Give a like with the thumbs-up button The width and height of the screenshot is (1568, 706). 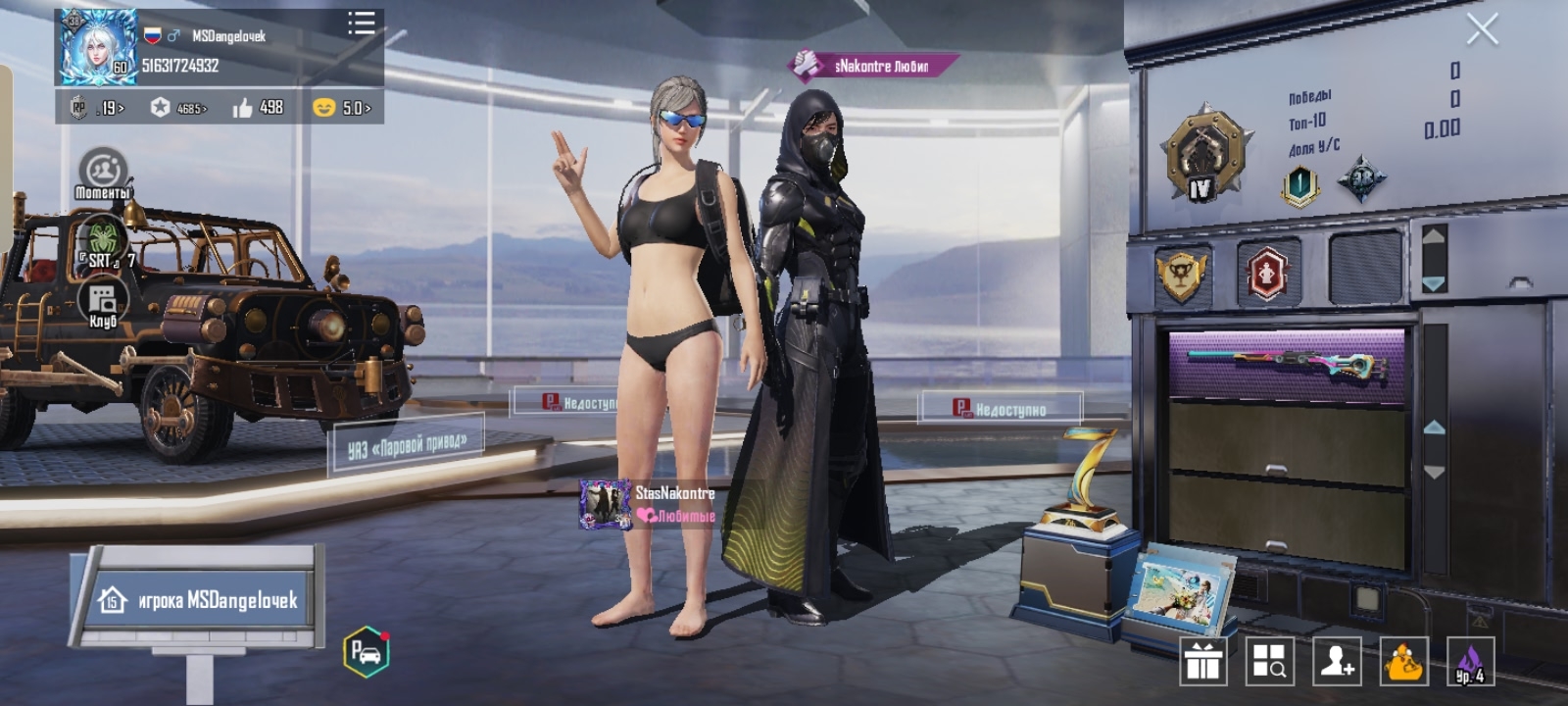pos(243,108)
